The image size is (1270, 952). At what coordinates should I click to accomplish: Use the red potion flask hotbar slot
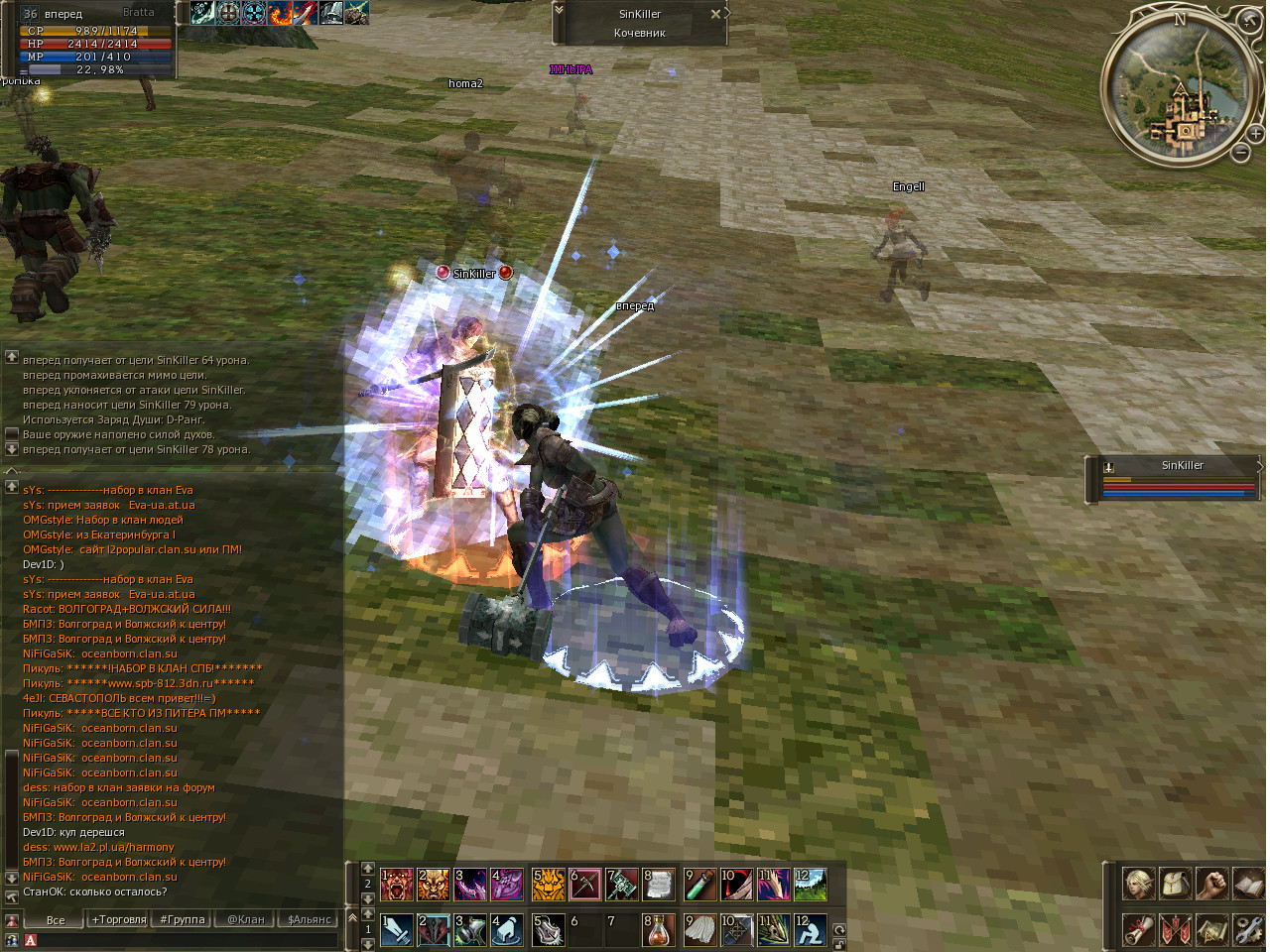[x=661, y=929]
